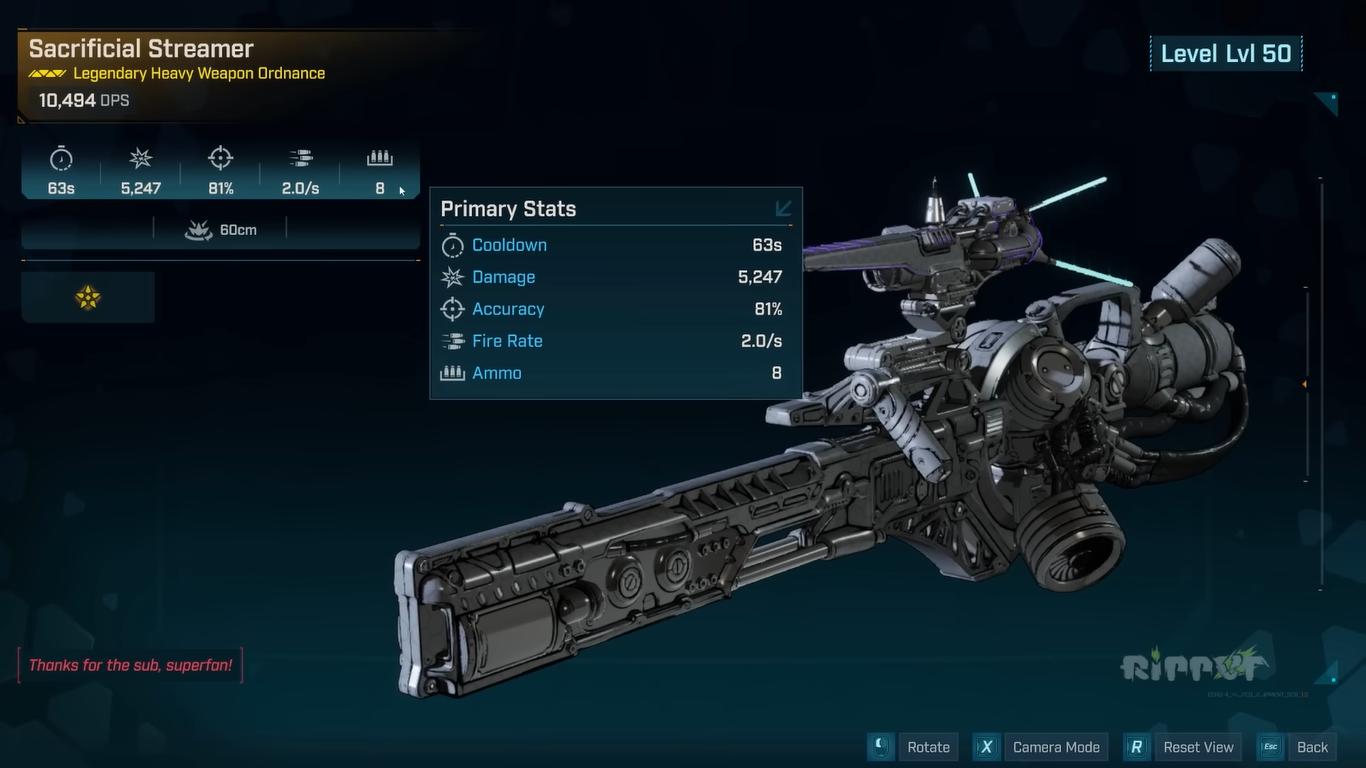
Task: Collapse the Primary Stats panel arrow
Action: coord(783,208)
